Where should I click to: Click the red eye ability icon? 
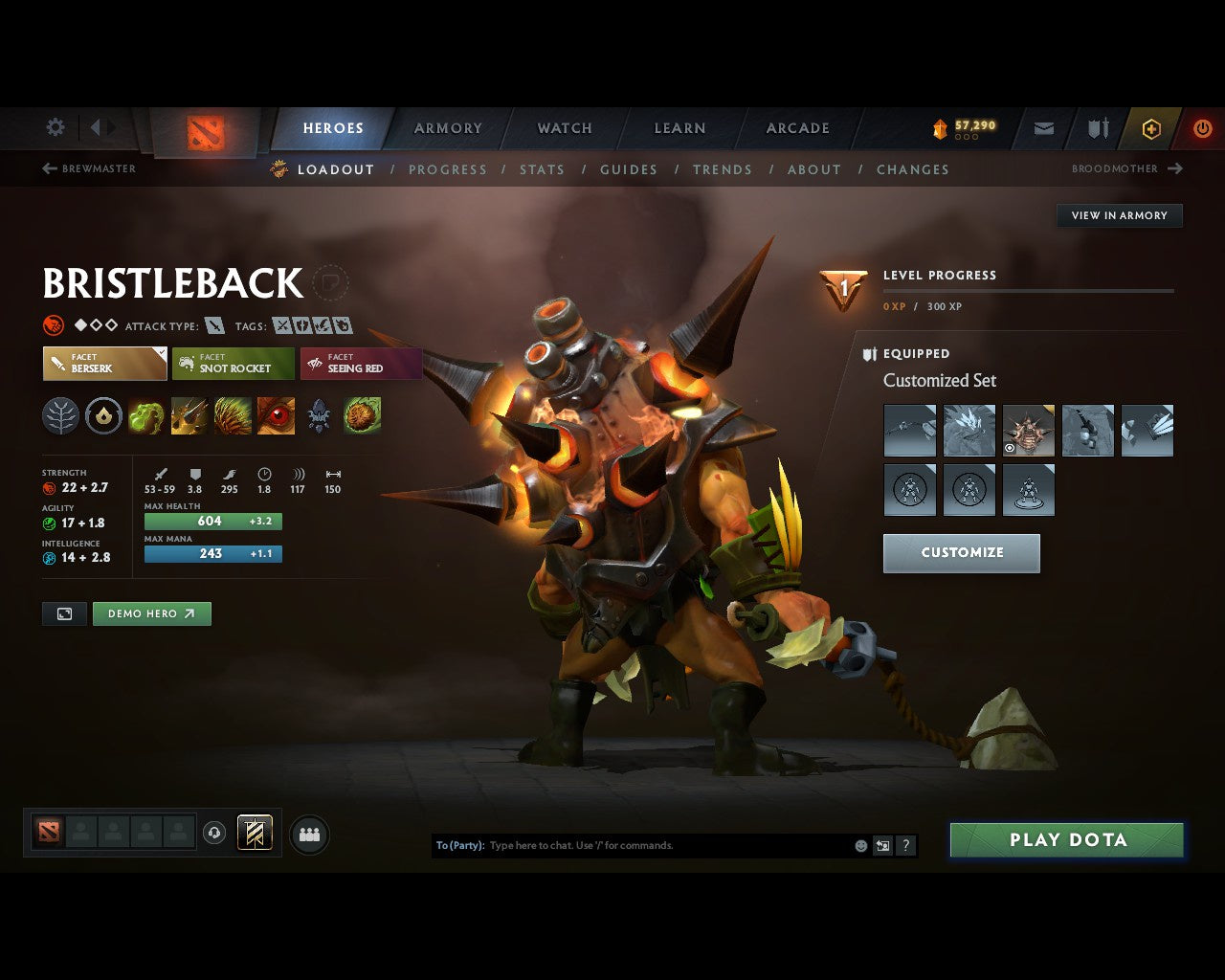(x=276, y=415)
